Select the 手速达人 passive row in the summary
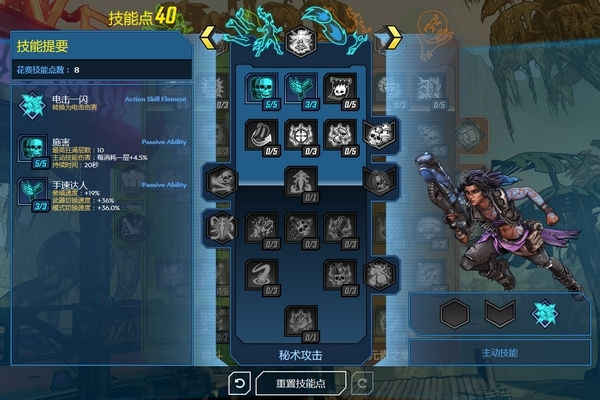This screenshot has height=400, width=600. point(100,192)
